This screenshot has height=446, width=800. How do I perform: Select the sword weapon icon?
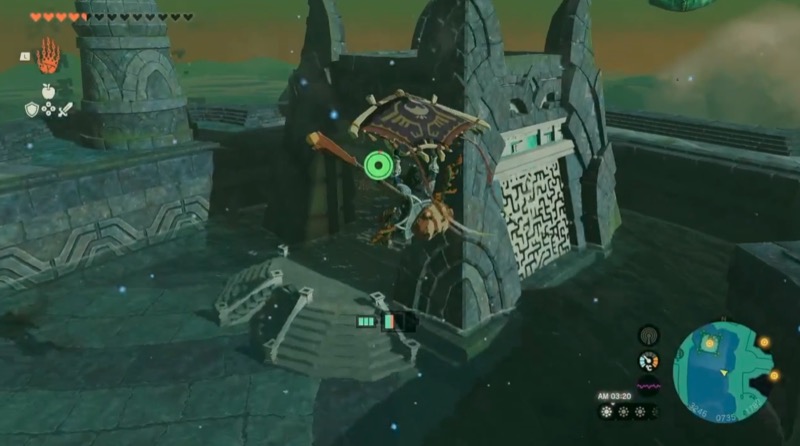point(66,109)
